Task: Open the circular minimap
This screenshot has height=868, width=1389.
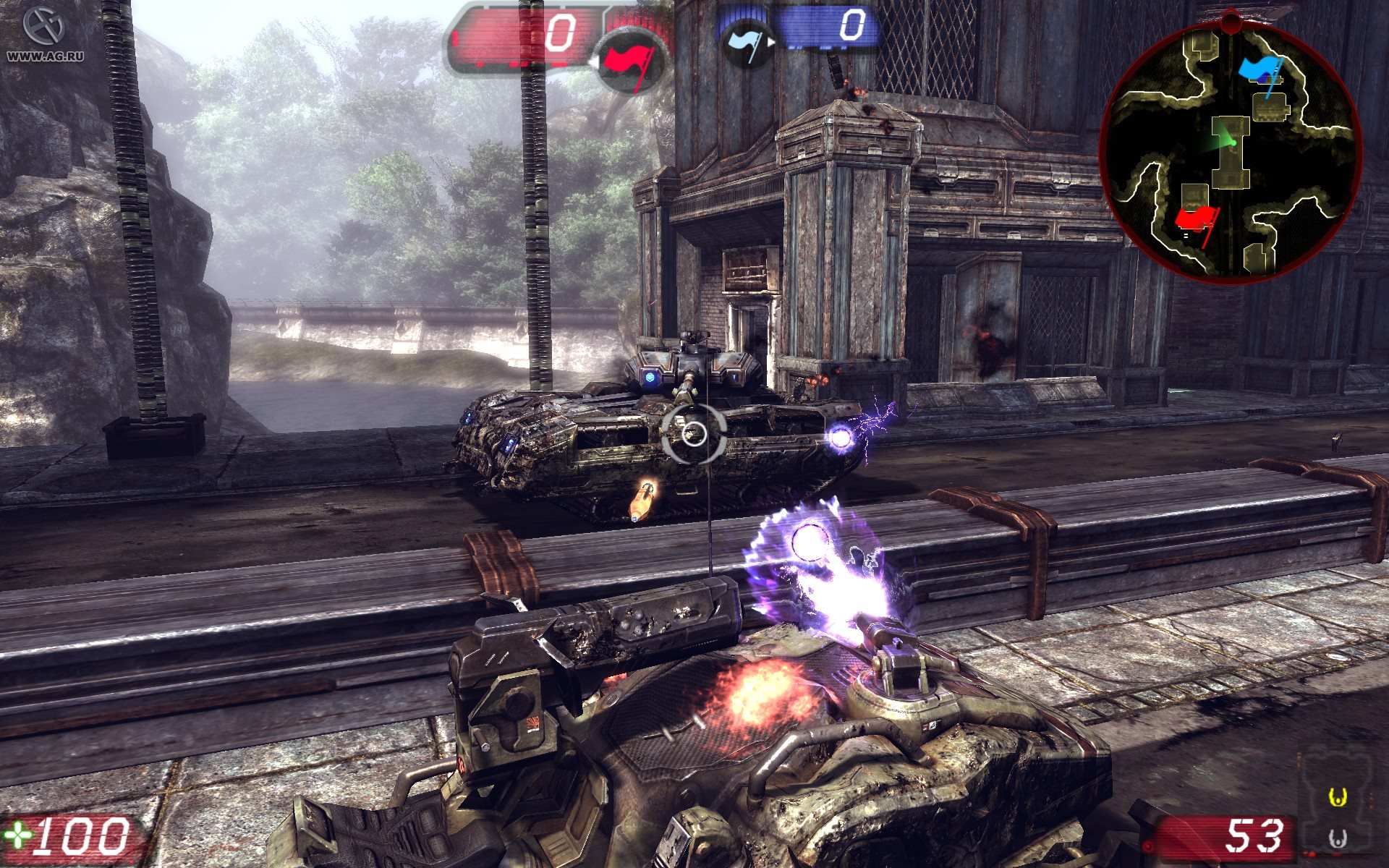Action: (1230, 148)
